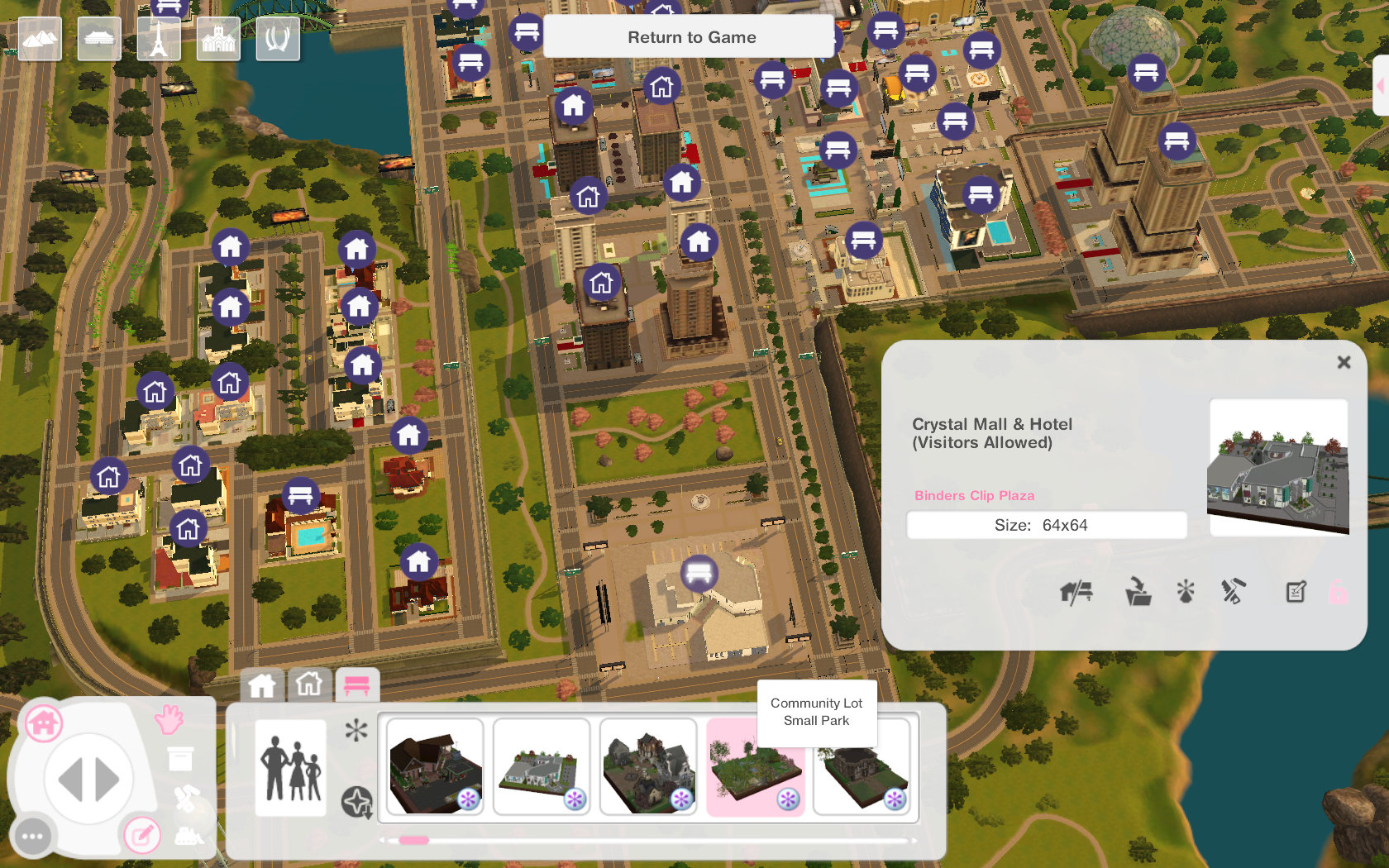Click the mountains landmark icon

tap(39, 38)
